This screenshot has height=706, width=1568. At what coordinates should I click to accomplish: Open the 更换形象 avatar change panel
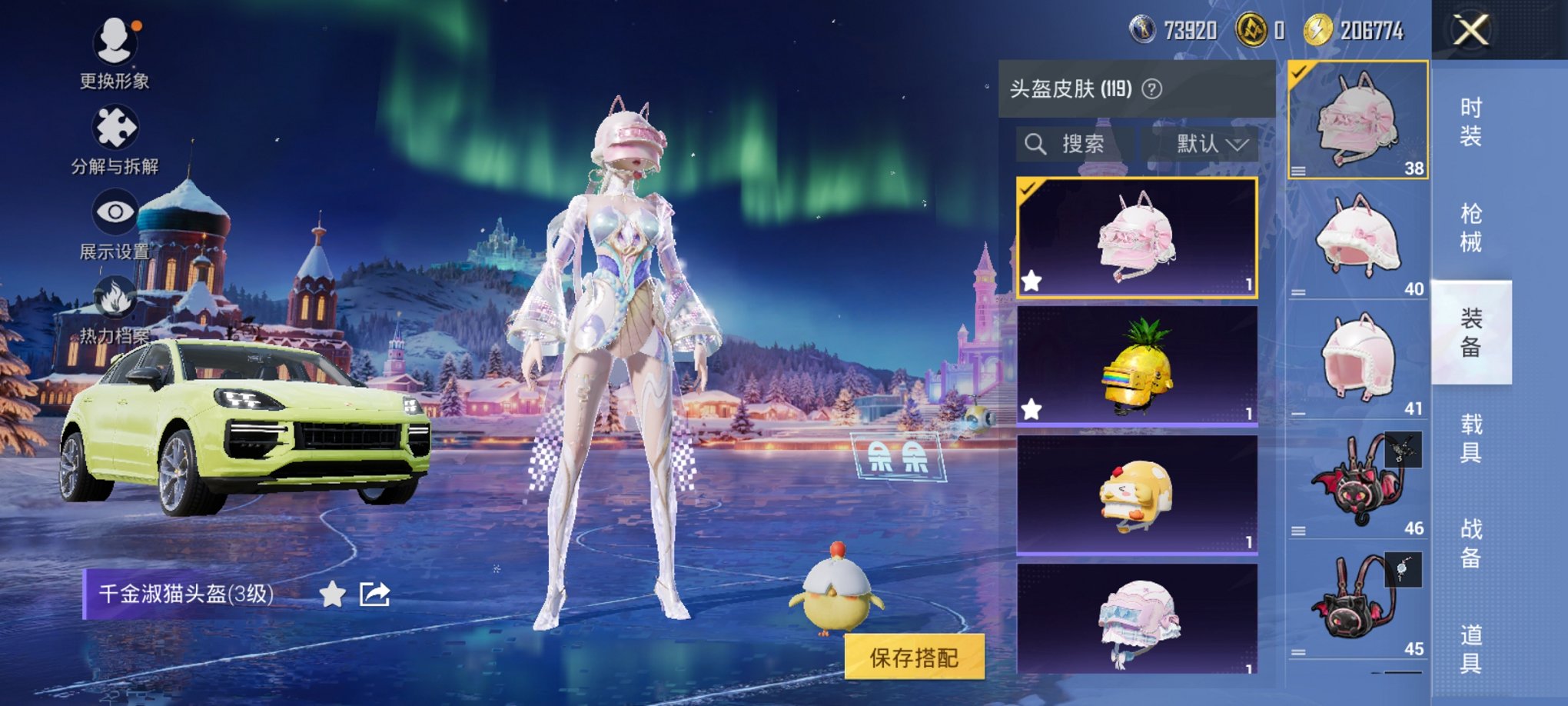tap(114, 42)
